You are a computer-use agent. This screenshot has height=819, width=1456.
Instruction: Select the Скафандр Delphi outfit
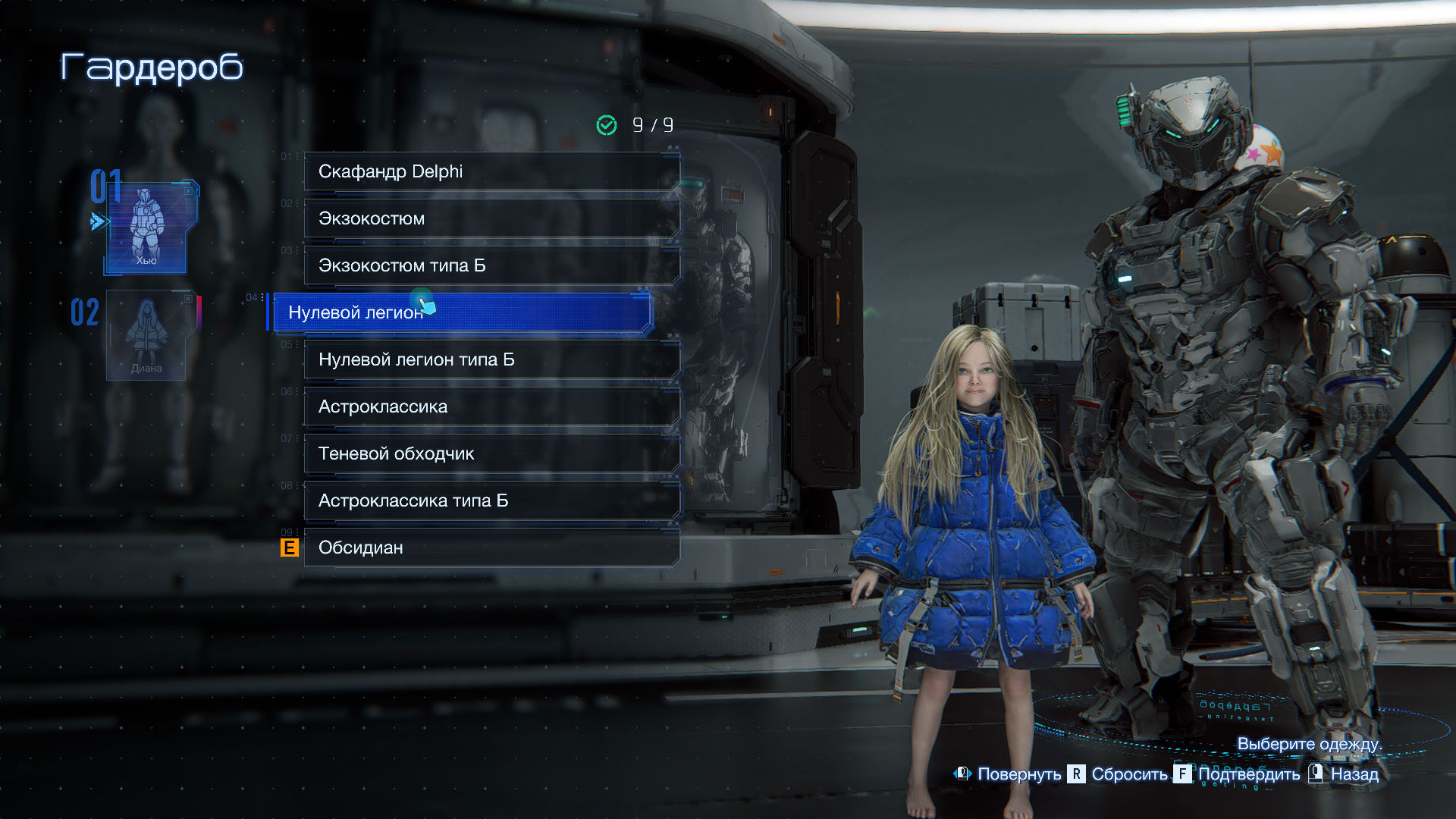pos(491,171)
